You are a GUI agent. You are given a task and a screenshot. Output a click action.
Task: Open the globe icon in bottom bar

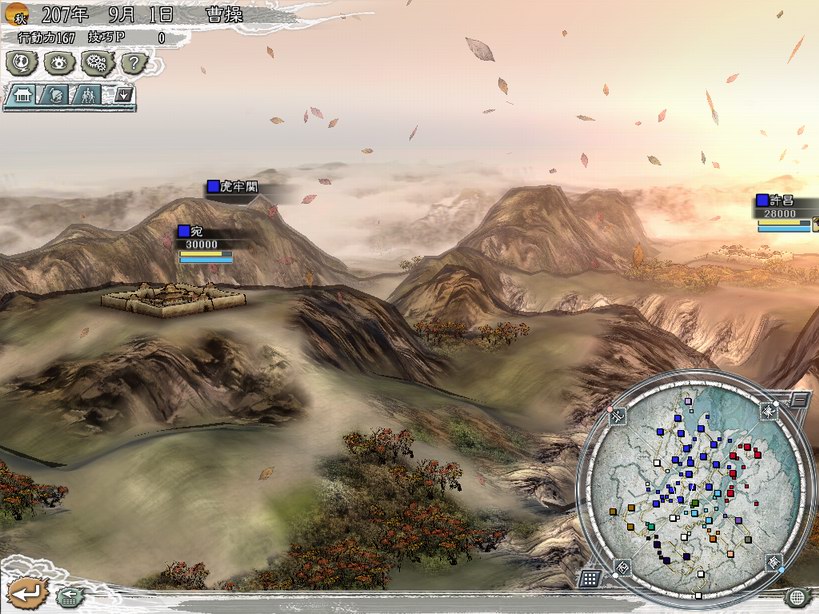pos(795,598)
